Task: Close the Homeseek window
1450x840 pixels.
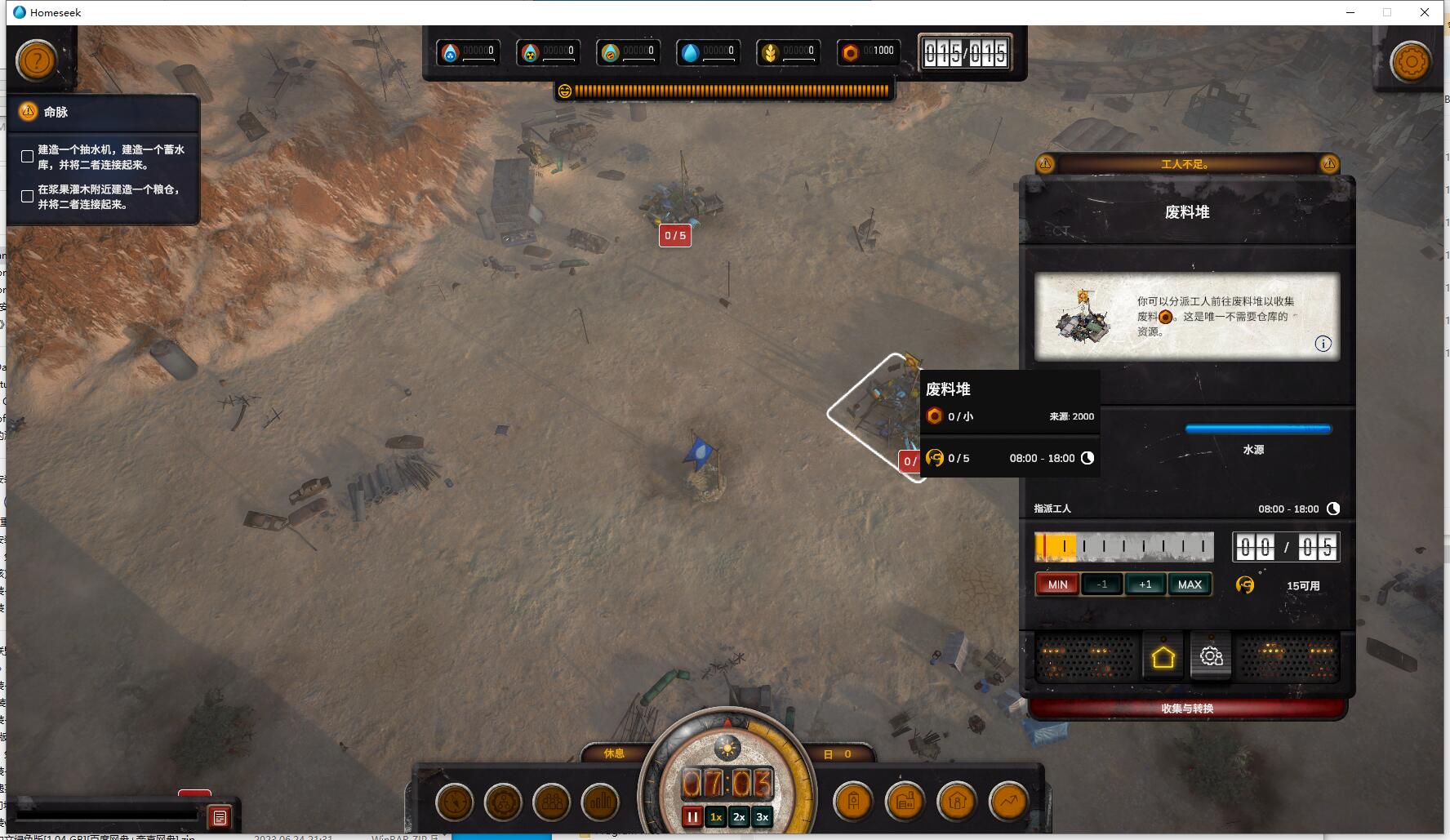Action: 1425,12
